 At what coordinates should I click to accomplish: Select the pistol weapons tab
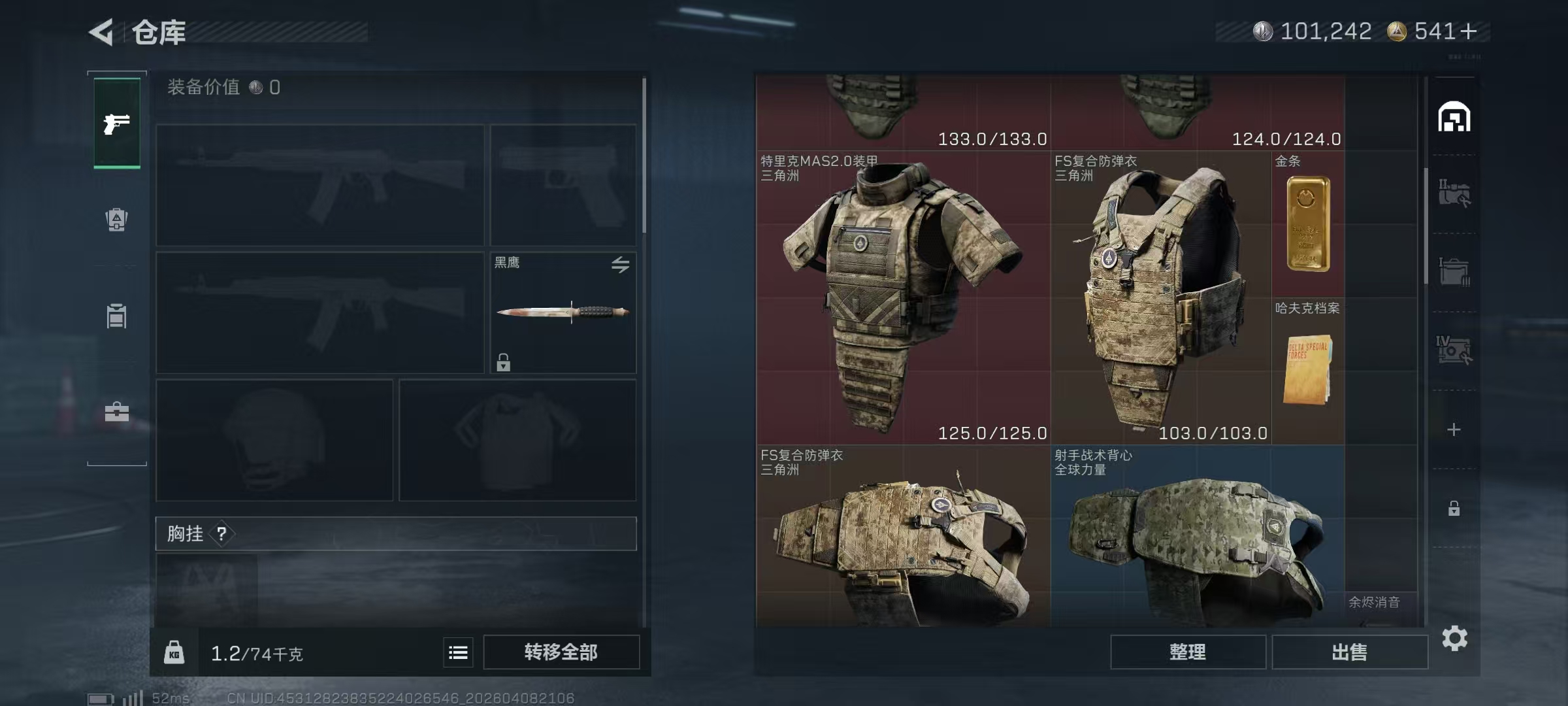click(x=117, y=123)
